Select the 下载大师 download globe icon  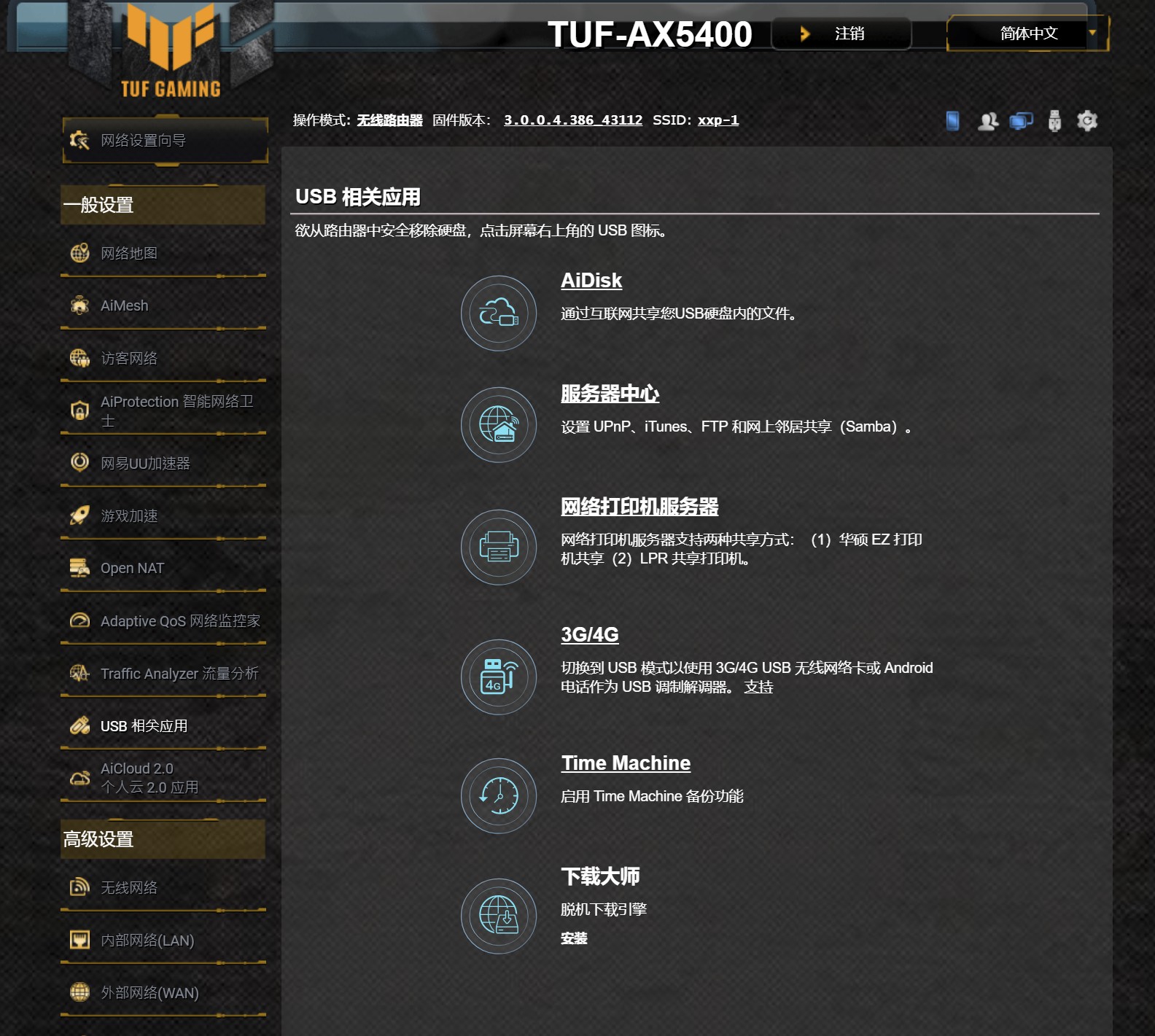(498, 916)
